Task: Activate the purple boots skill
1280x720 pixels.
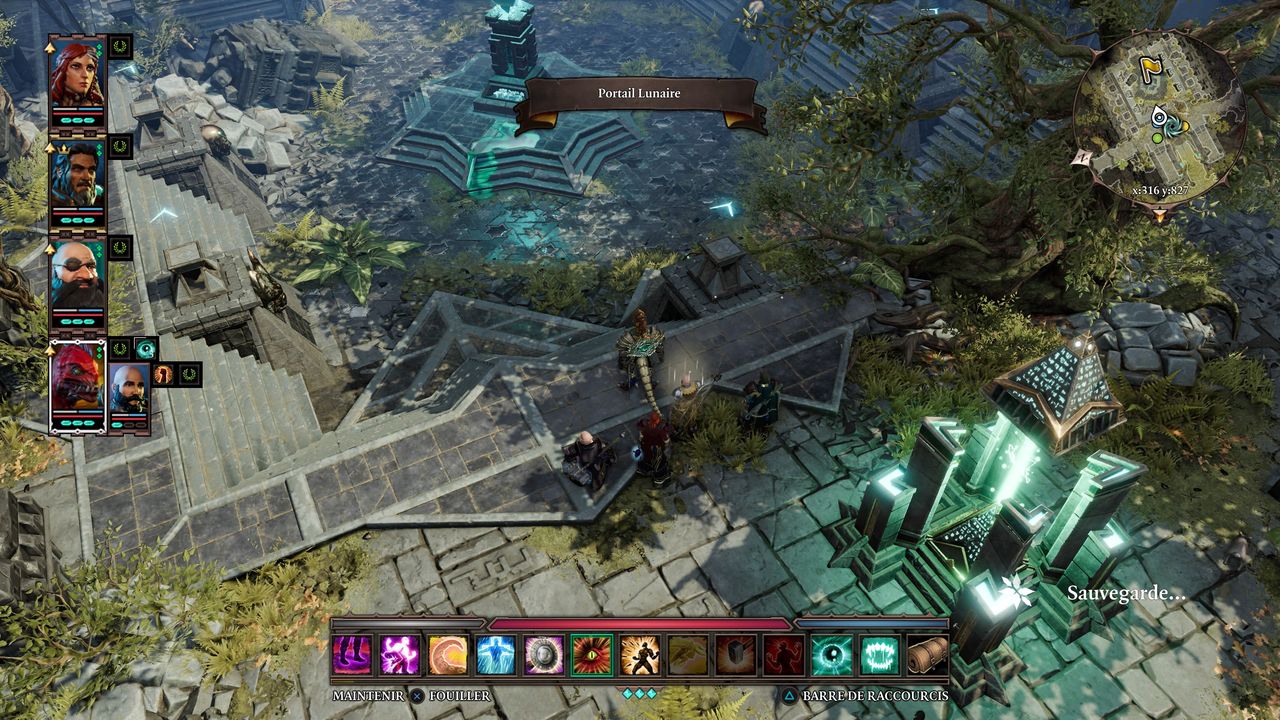Action: (352, 655)
